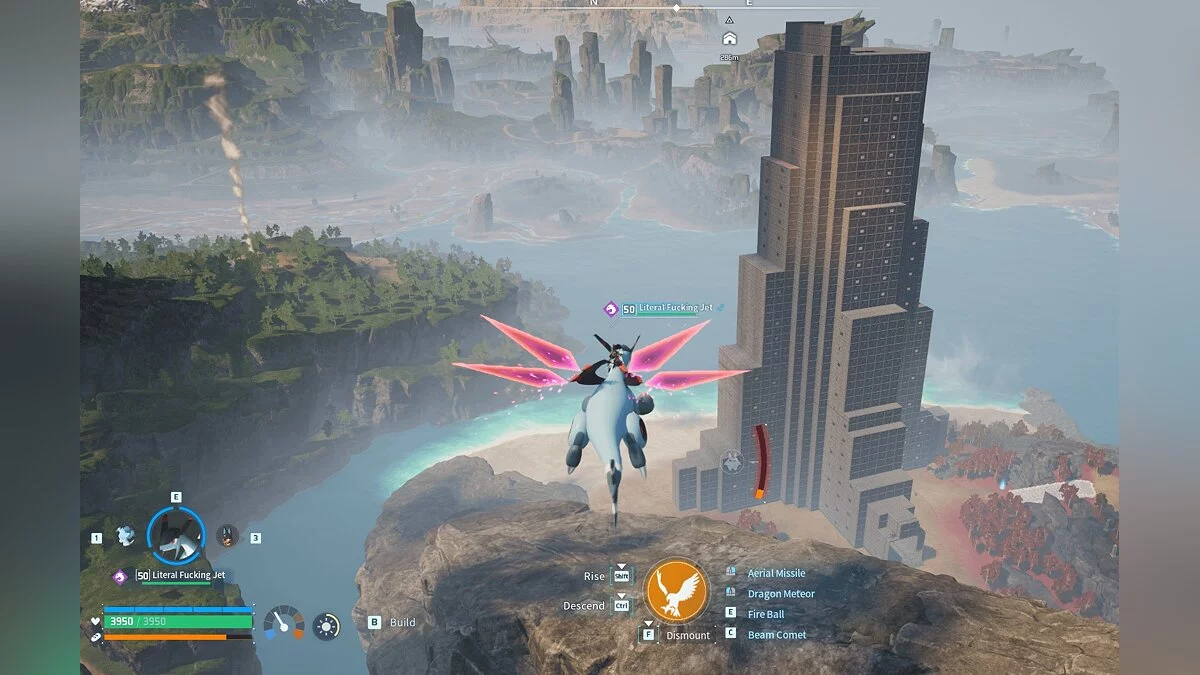The image size is (1200, 675).
Task: Click the sun time-of-day indicator
Action: pyautogui.click(x=326, y=626)
